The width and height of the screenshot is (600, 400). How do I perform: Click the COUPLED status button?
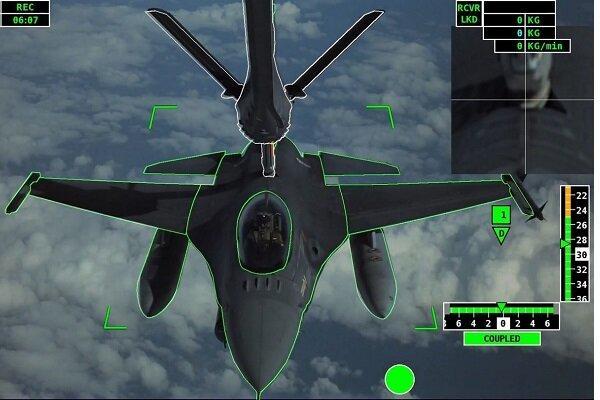pyautogui.click(x=502, y=339)
